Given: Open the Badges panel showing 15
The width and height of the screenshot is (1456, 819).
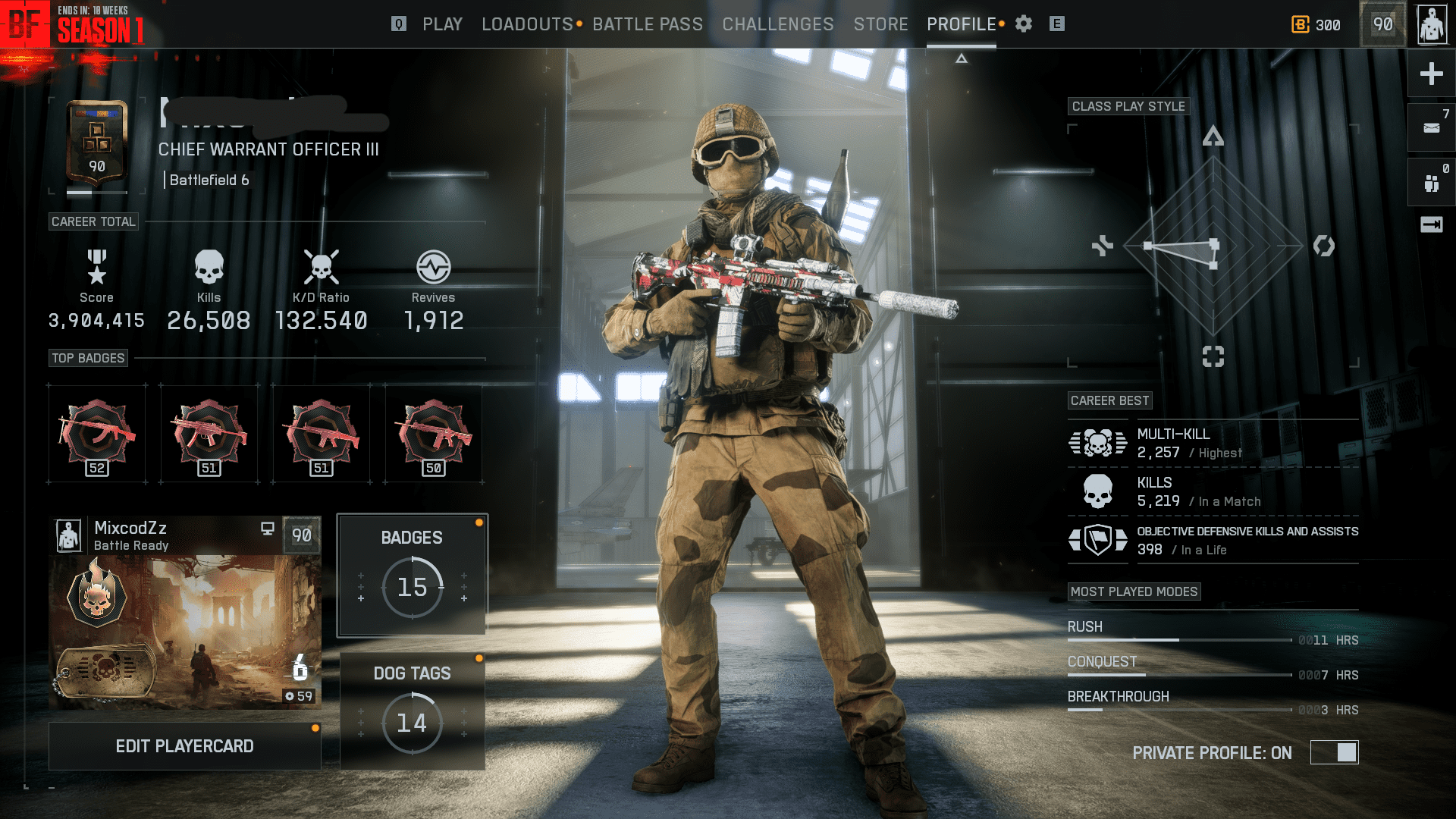Looking at the screenshot, I should (412, 574).
